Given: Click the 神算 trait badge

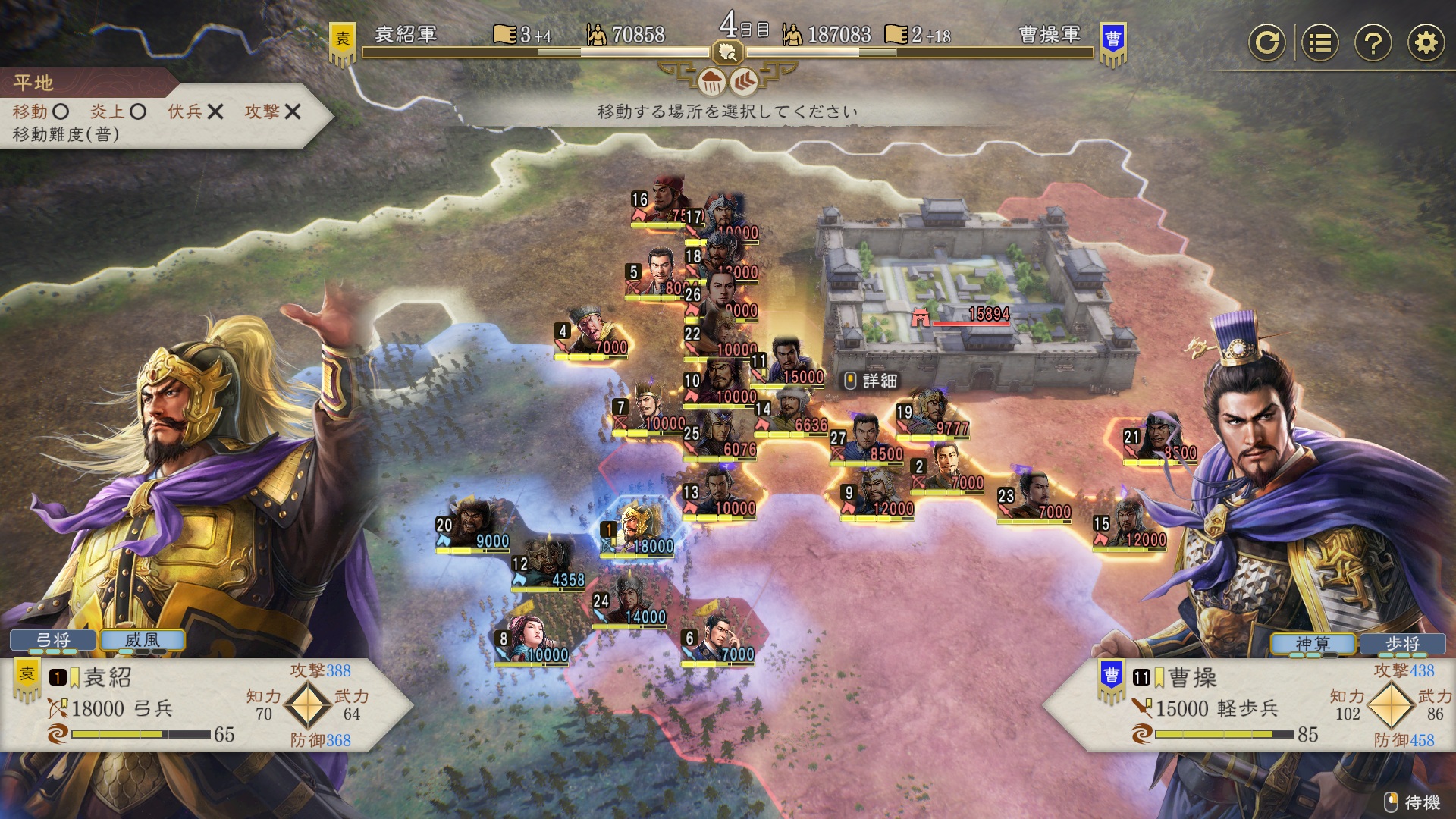Looking at the screenshot, I should point(1313,644).
